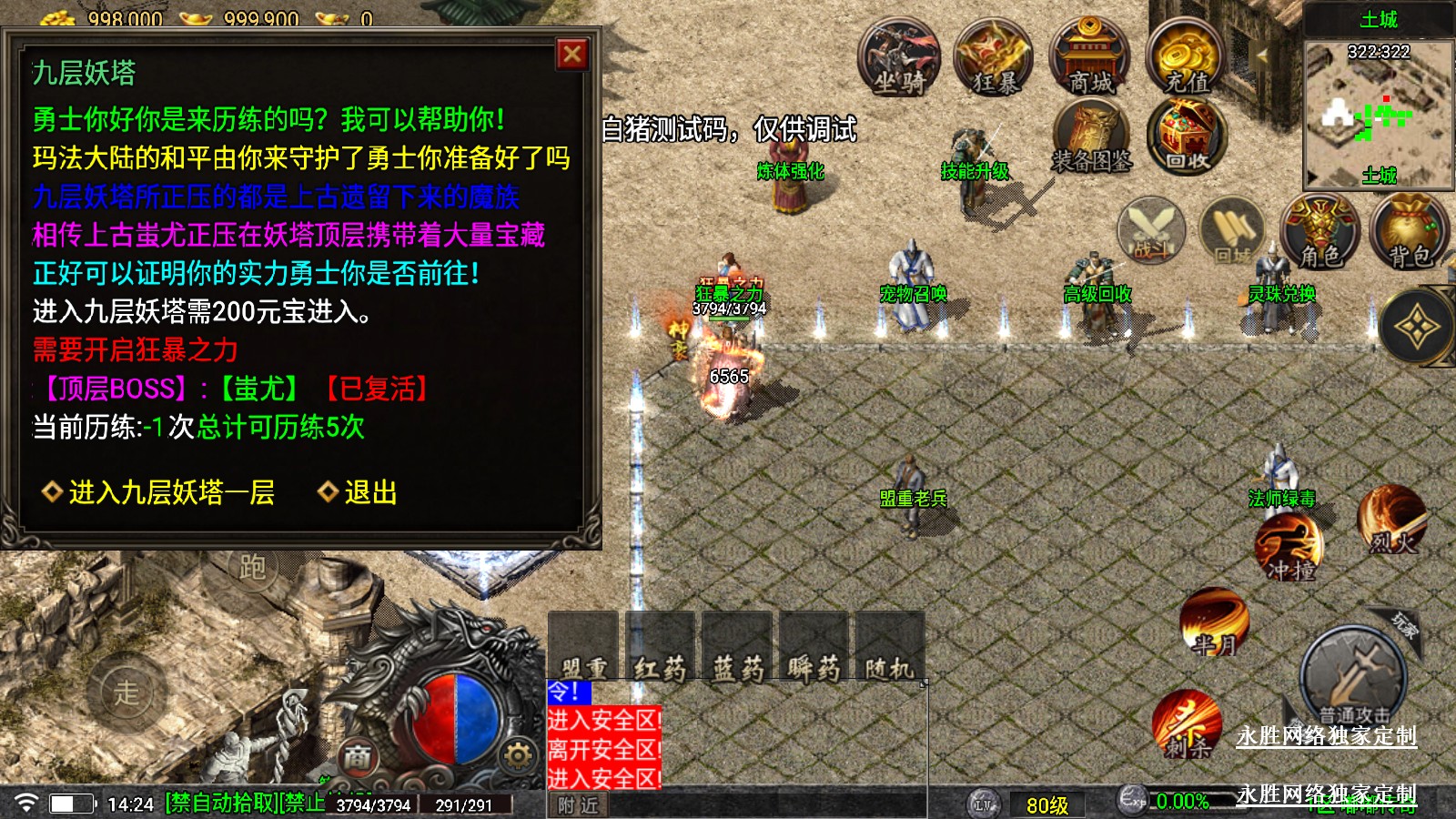Viewport: 1456px width, 819px height.
Task: Open the 背包 bag
Action: (x=1410, y=232)
